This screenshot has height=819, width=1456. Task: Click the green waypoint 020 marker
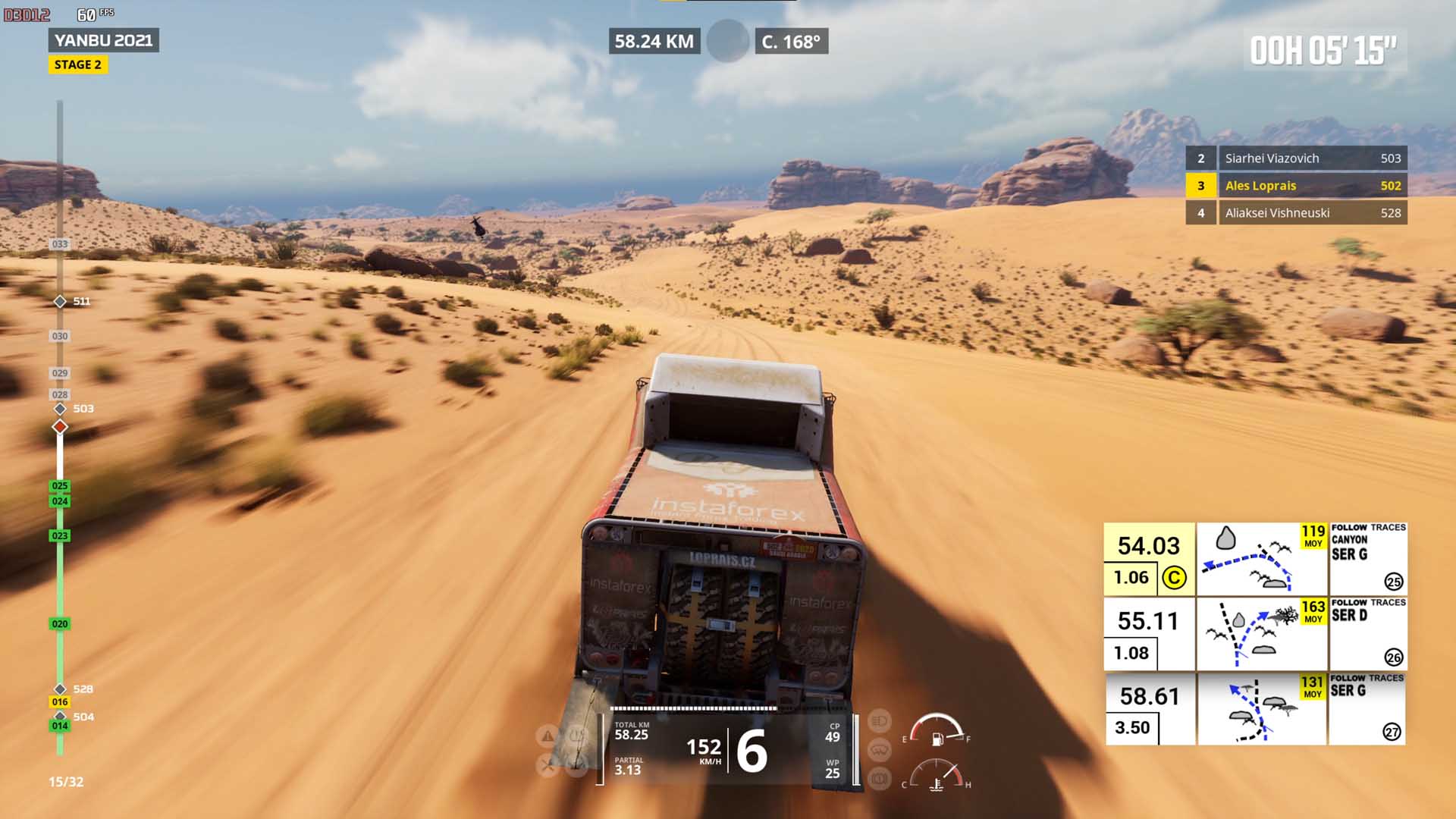(60, 624)
